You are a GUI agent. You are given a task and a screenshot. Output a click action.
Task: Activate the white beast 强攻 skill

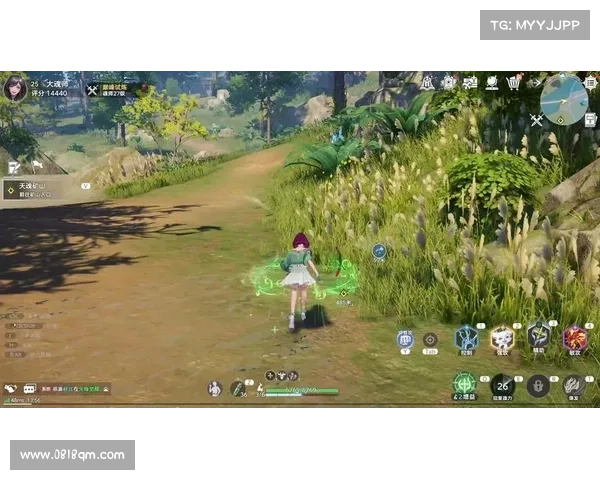point(502,338)
